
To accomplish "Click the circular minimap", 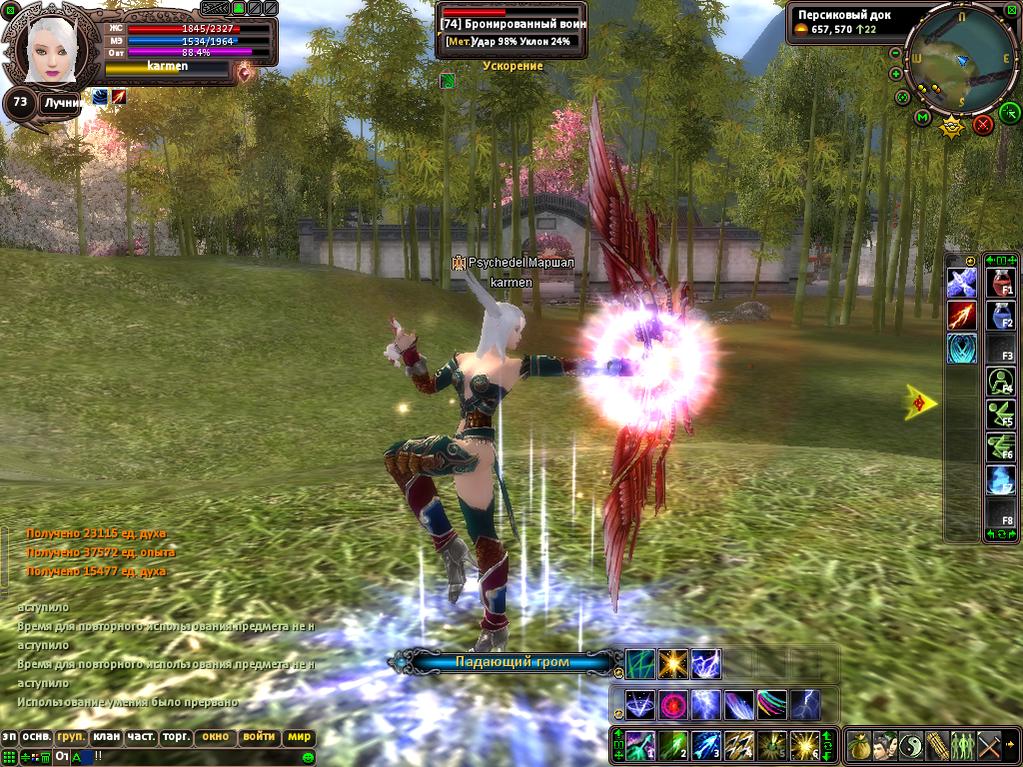I will (x=961, y=62).
